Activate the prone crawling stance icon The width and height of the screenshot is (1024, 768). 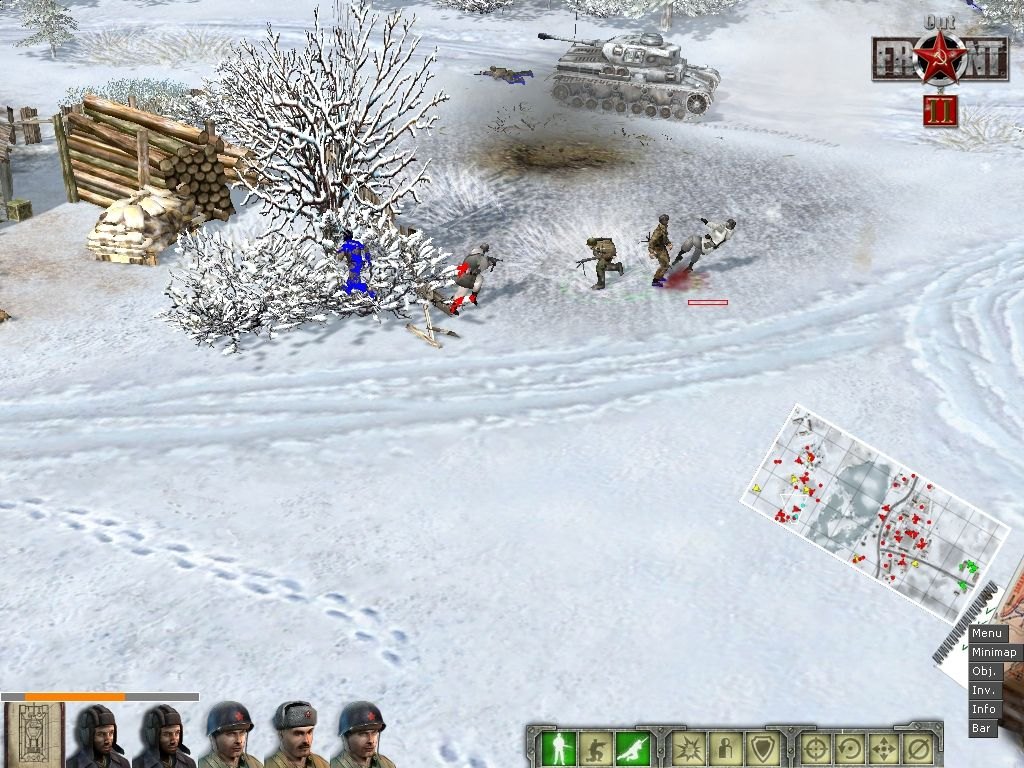[x=633, y=747]
